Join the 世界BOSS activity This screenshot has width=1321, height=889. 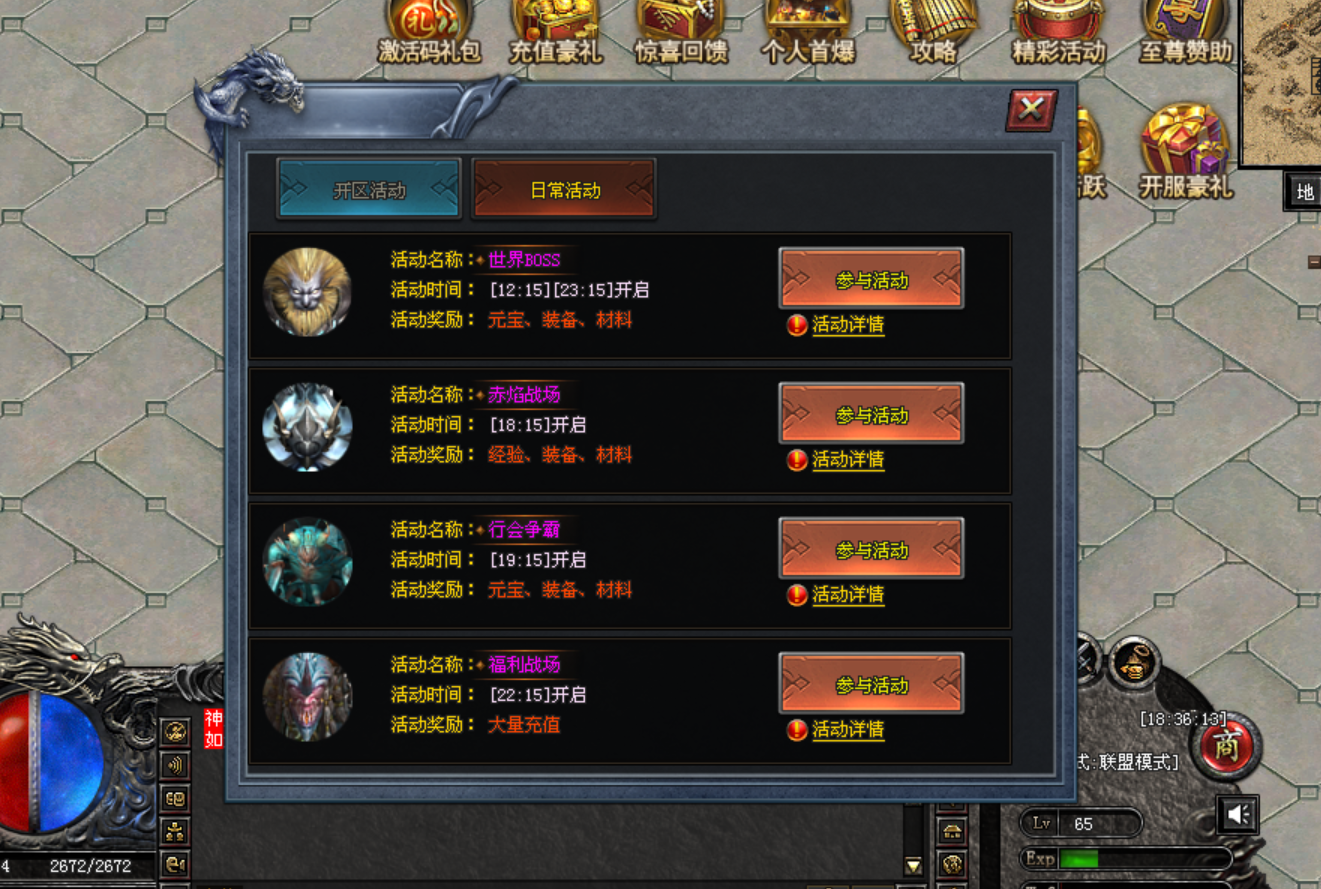pos(871,279)
